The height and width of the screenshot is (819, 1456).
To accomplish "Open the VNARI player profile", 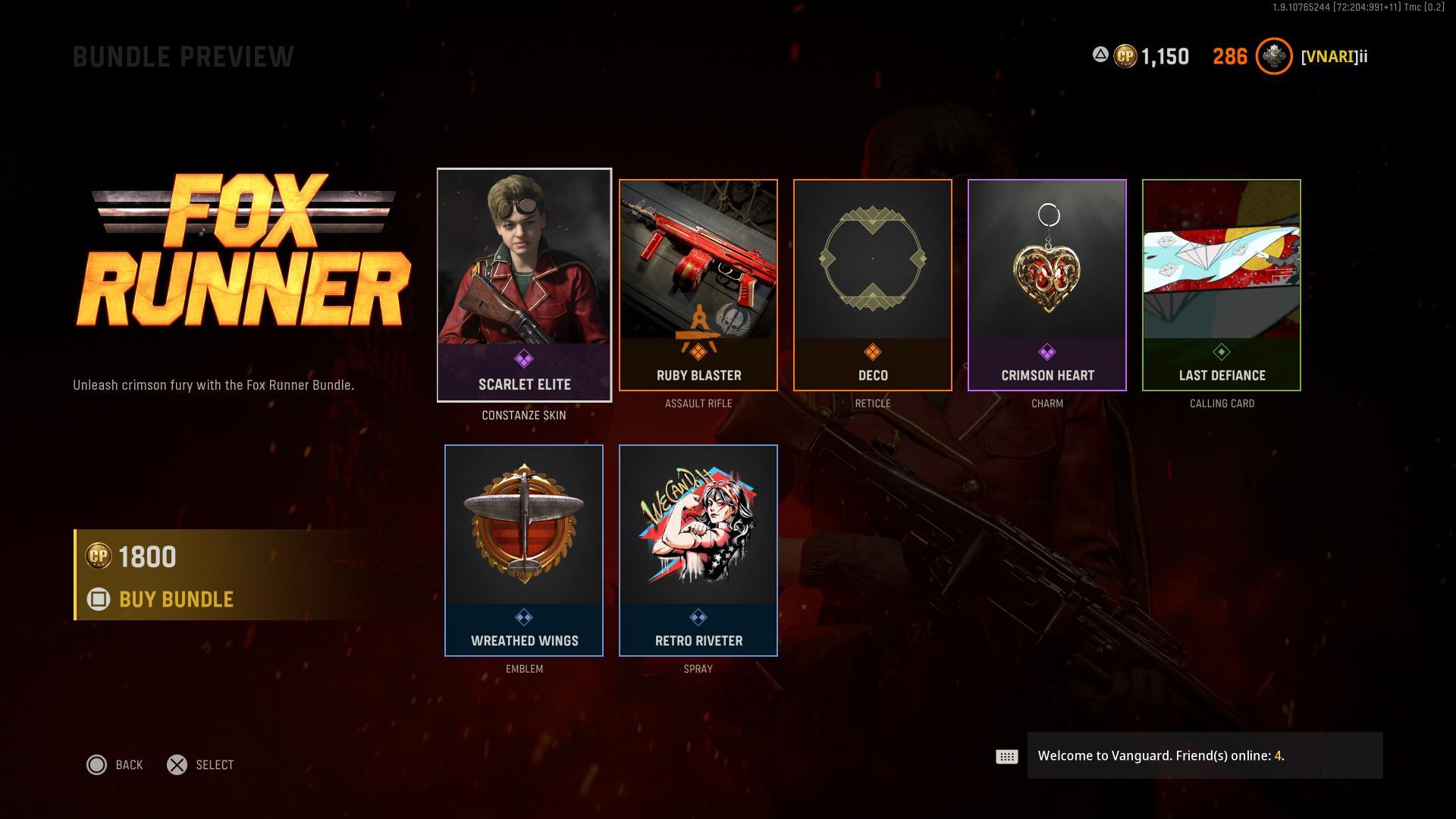I will [1333, 57].
